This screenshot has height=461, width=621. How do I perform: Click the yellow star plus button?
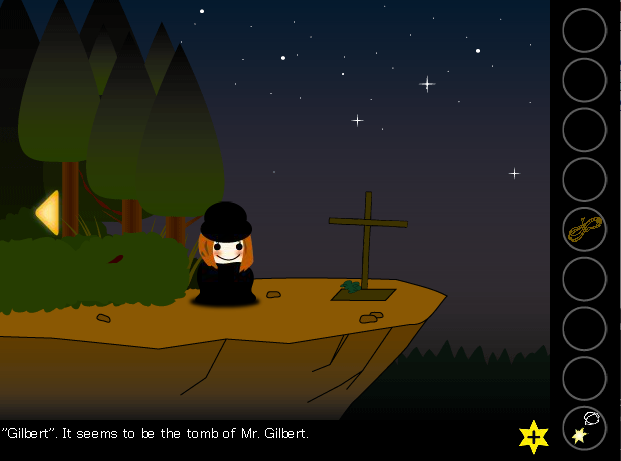click(534, 436)
